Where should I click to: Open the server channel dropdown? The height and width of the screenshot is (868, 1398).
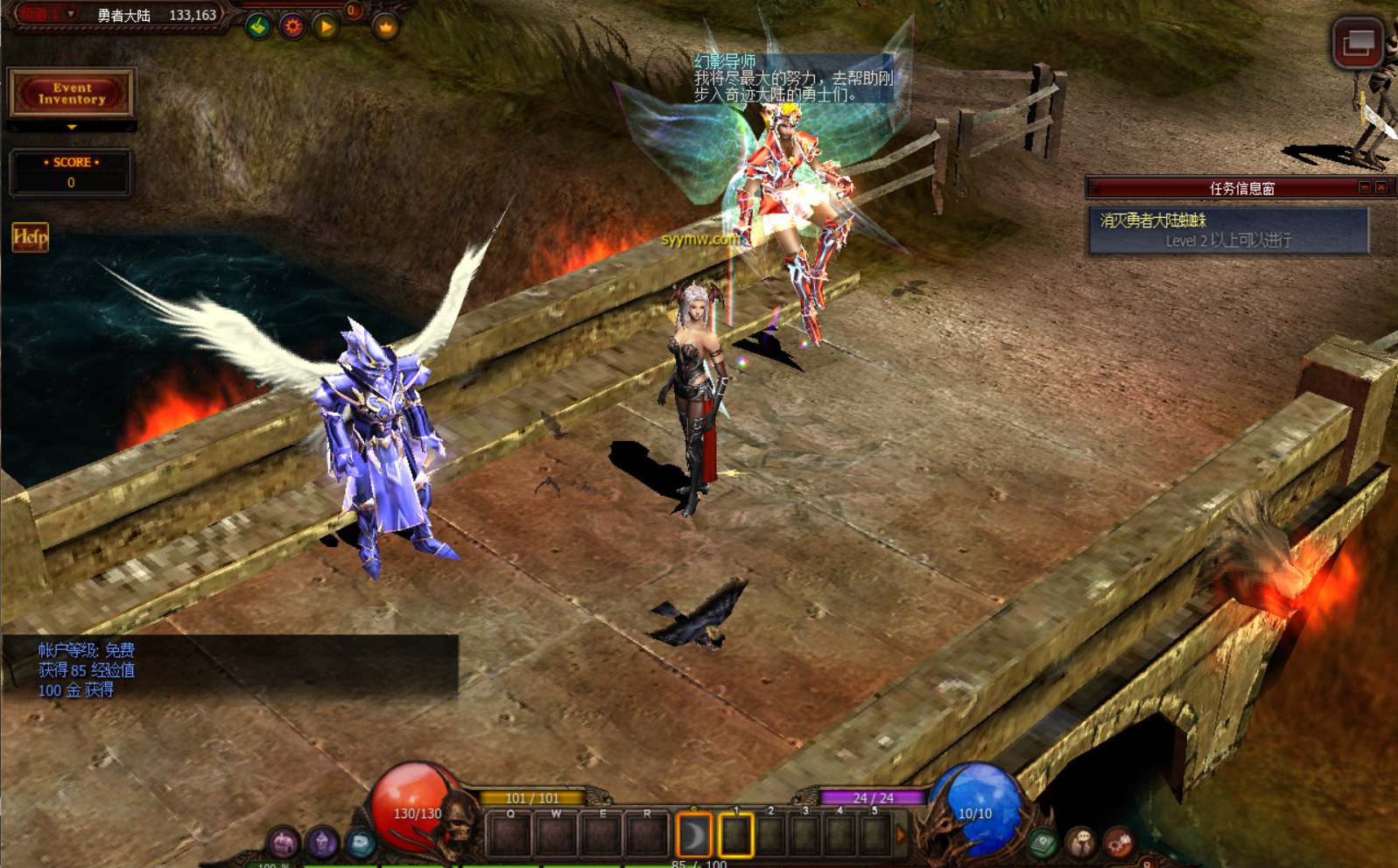tap(71, 14)
